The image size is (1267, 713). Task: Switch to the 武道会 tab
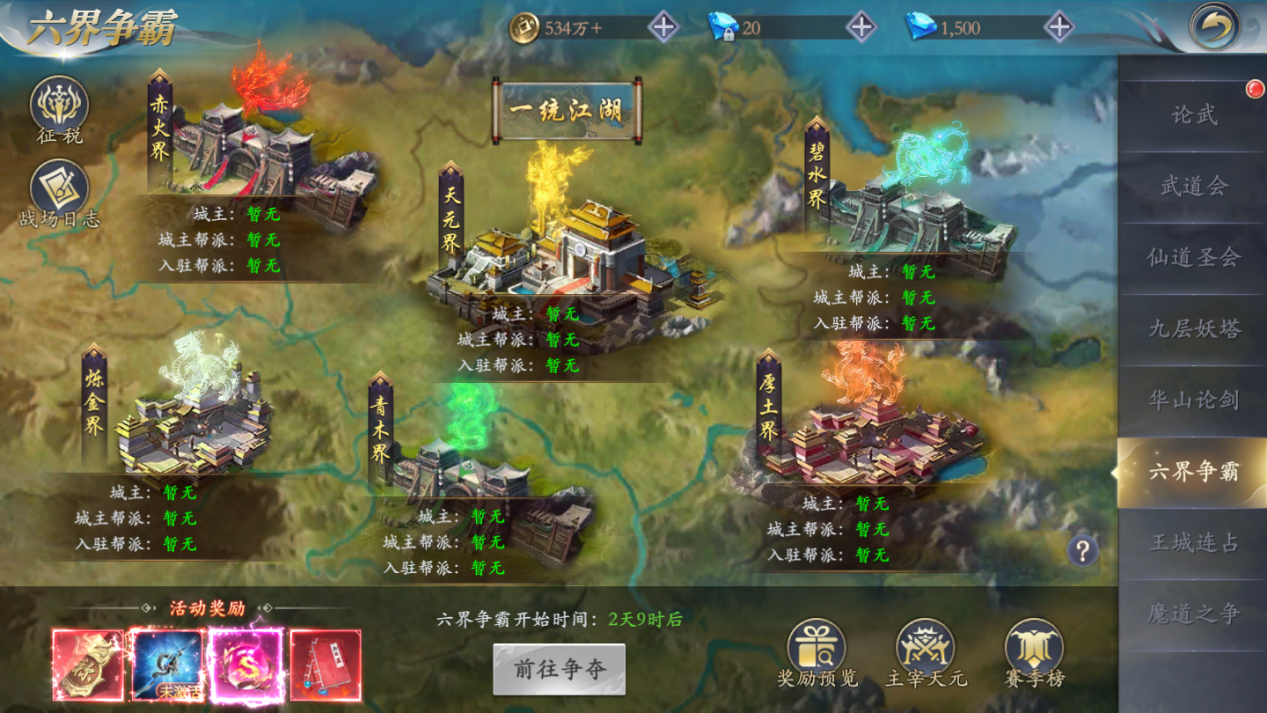click(x=1193, y=186)
